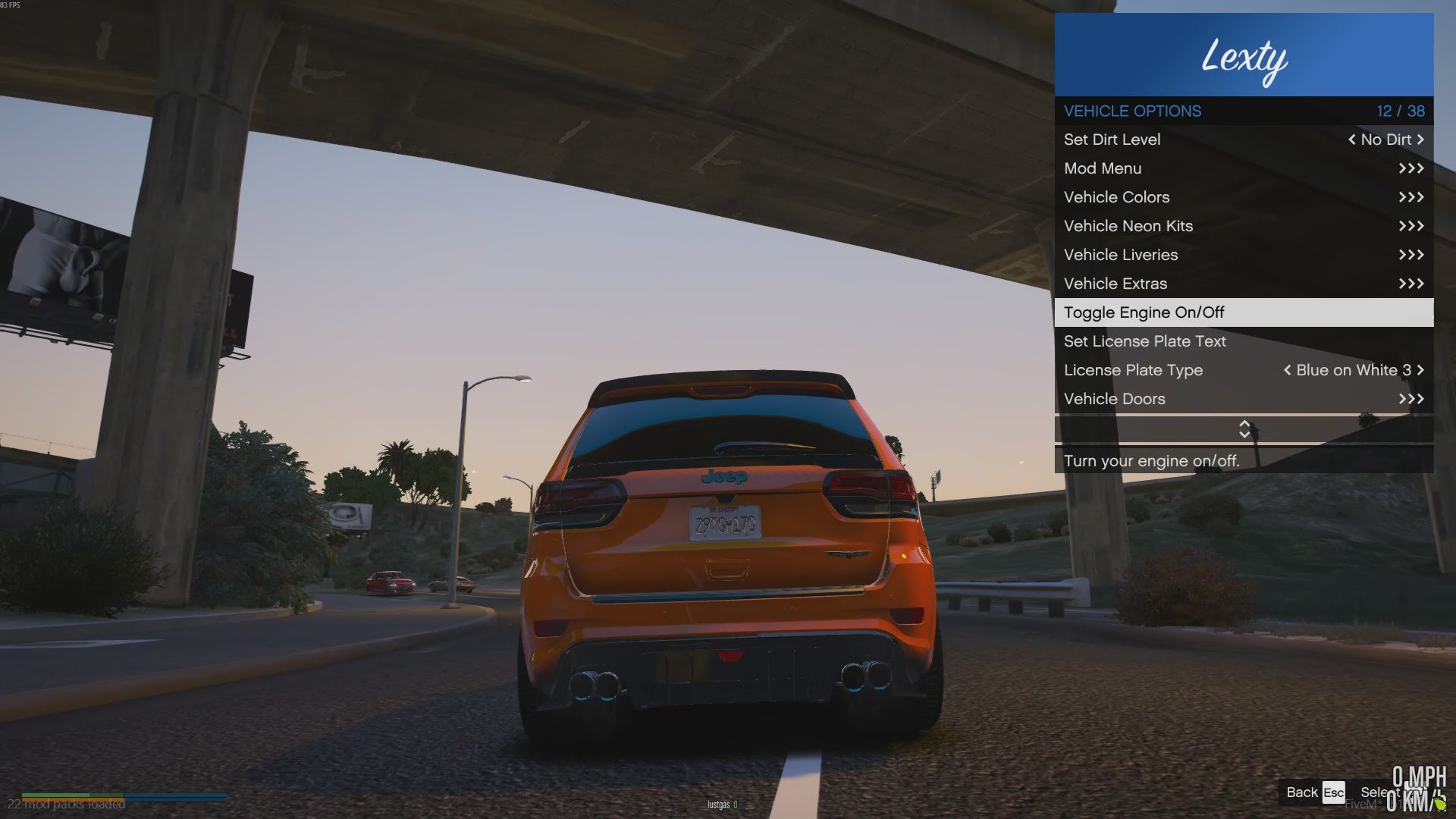The image size is (1456, 819).
Task: Click right arrow beside No Dirt
Action: (x=1420, y=140)
